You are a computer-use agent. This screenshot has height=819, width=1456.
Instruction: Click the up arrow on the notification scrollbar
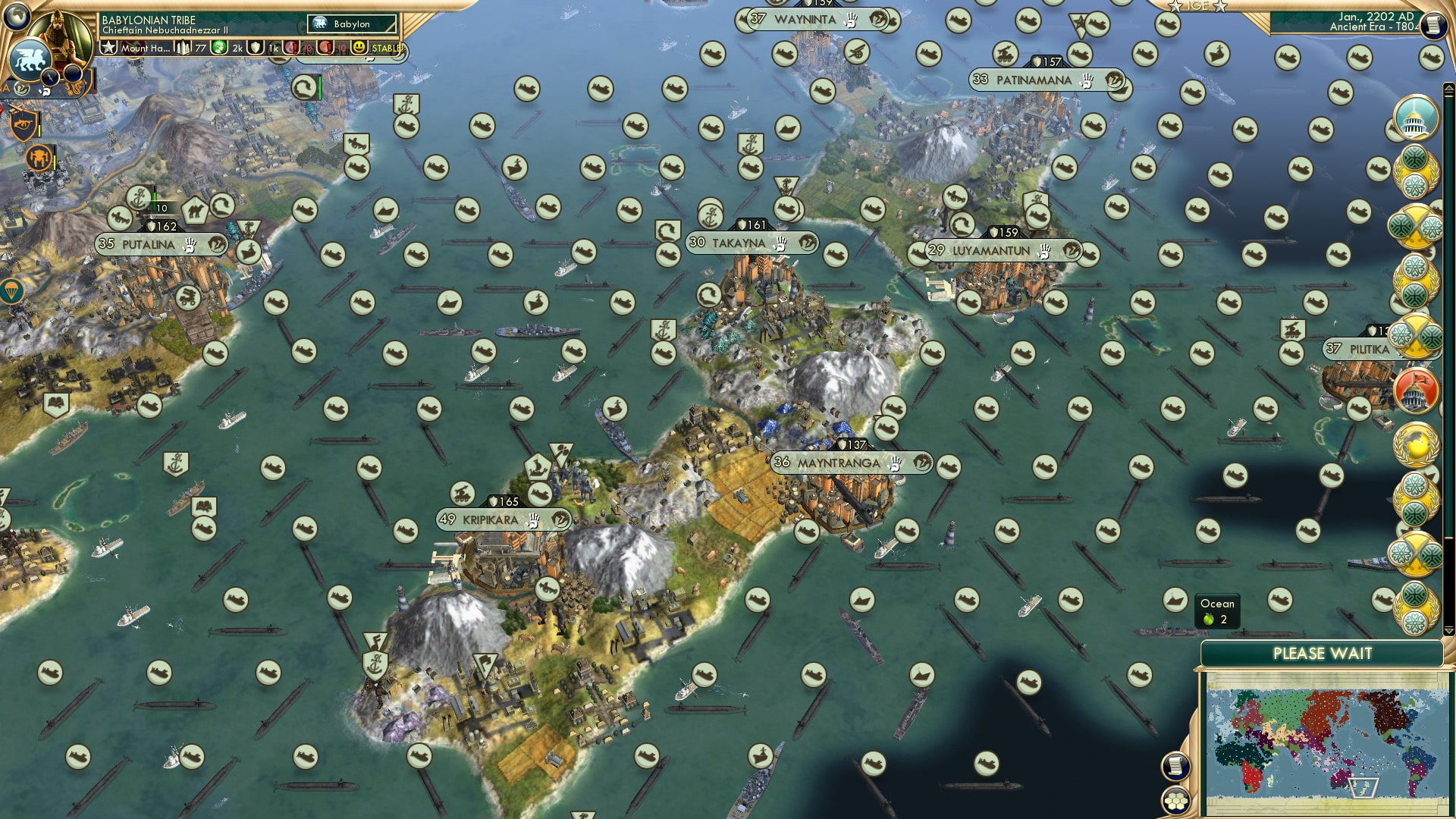(1448, 87)
